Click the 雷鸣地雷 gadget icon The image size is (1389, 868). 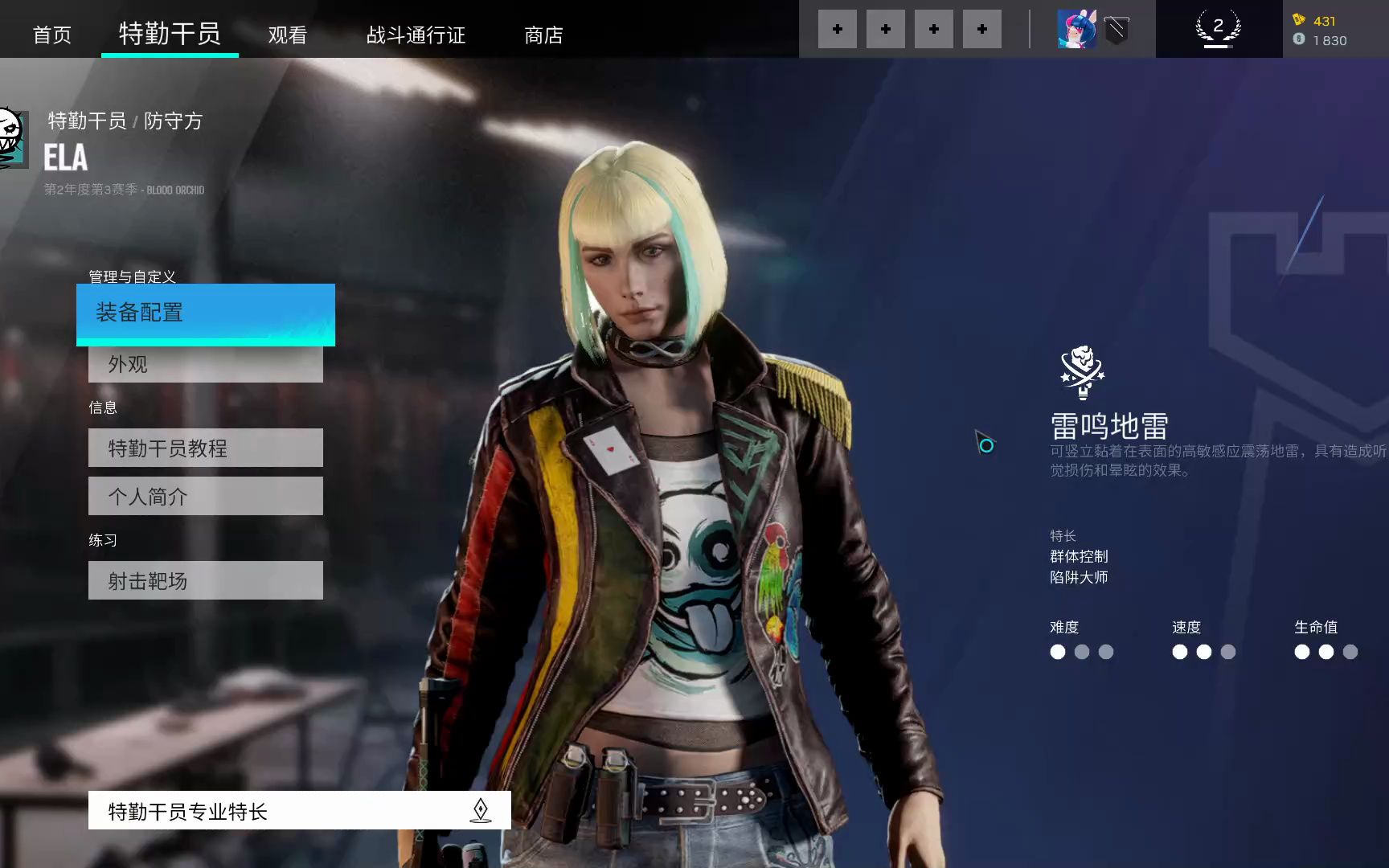coord(1082,371)
